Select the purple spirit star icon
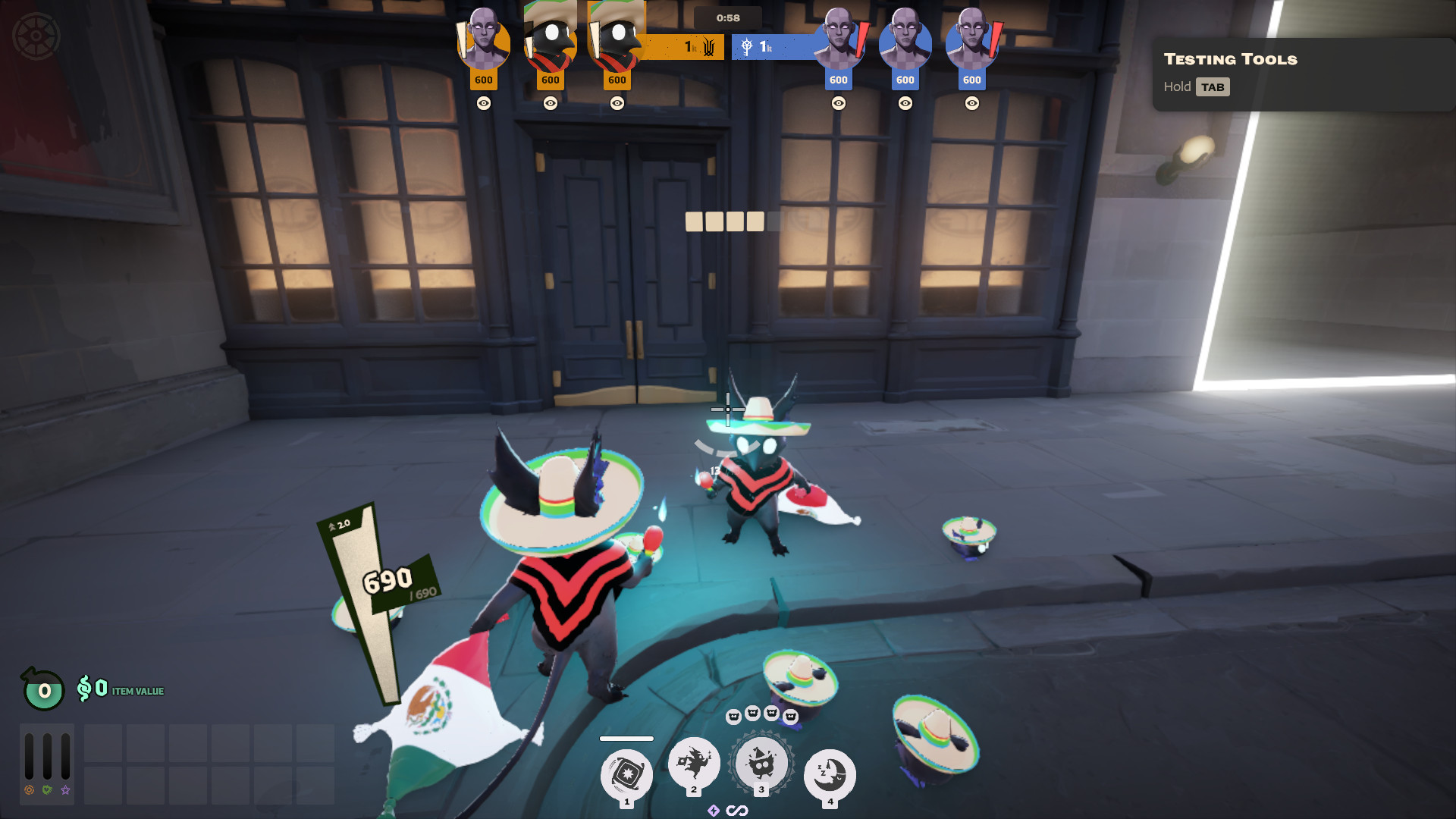Viewport: 1456px width, 819px height. (66, 790)
